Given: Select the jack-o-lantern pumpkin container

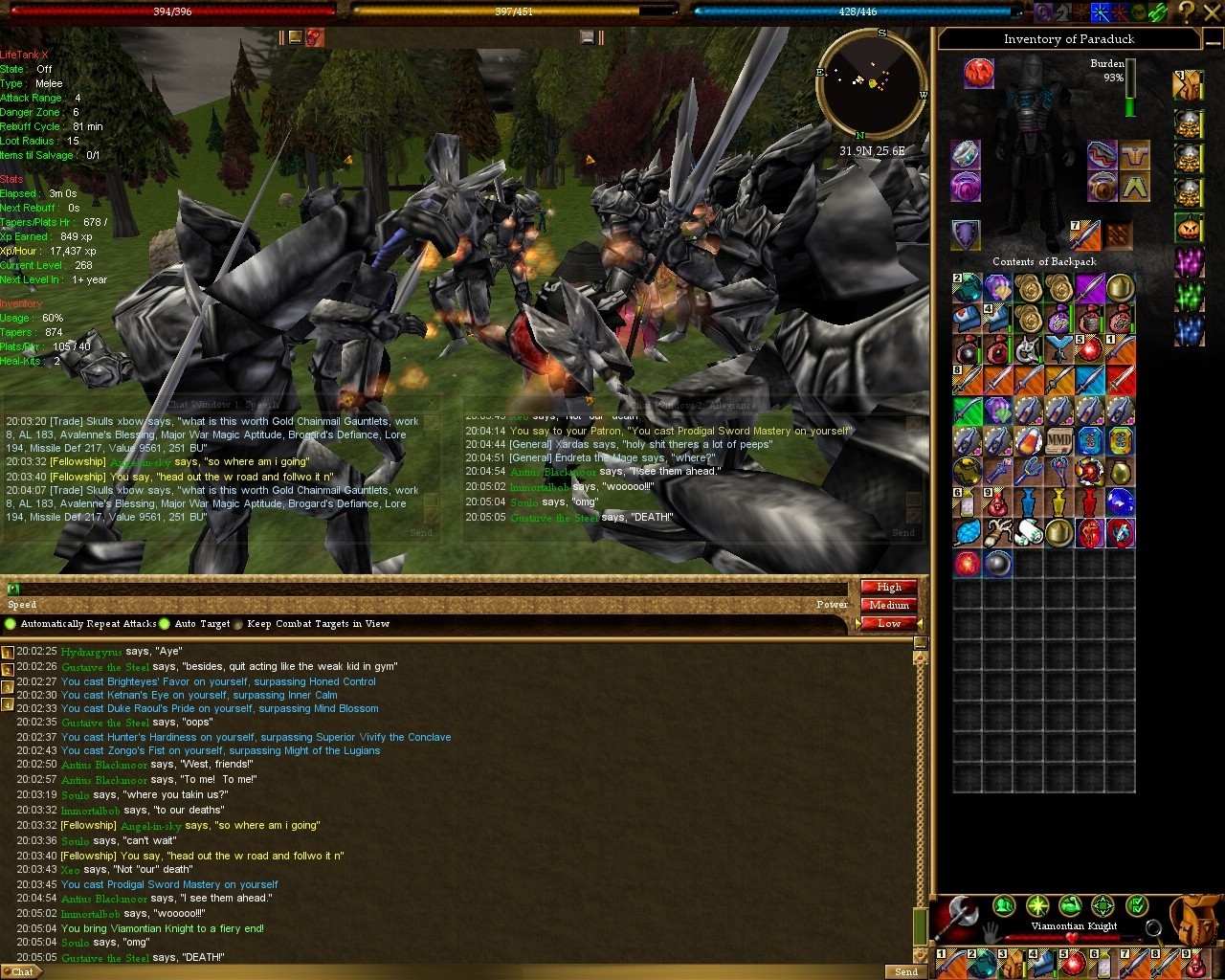Looking at the screenshot, I should [x=1189, y=228].
